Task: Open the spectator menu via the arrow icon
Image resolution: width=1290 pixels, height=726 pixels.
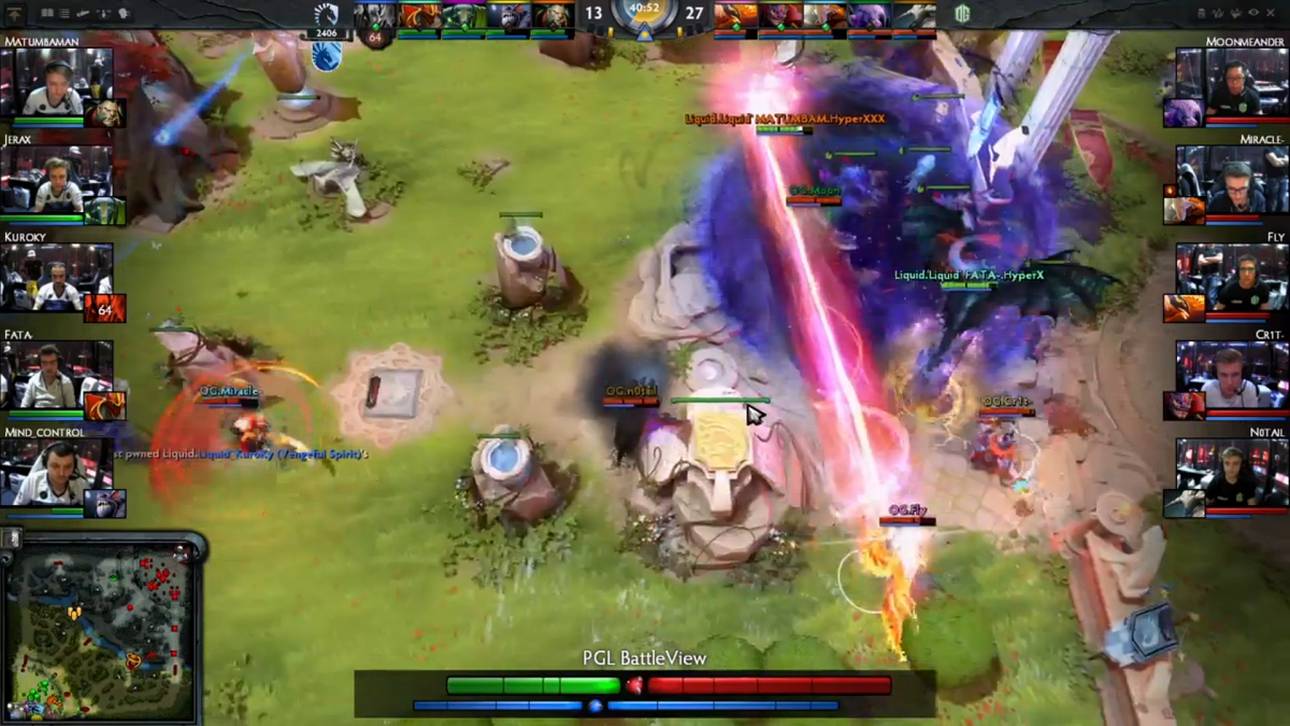Action: click(16, 15)
